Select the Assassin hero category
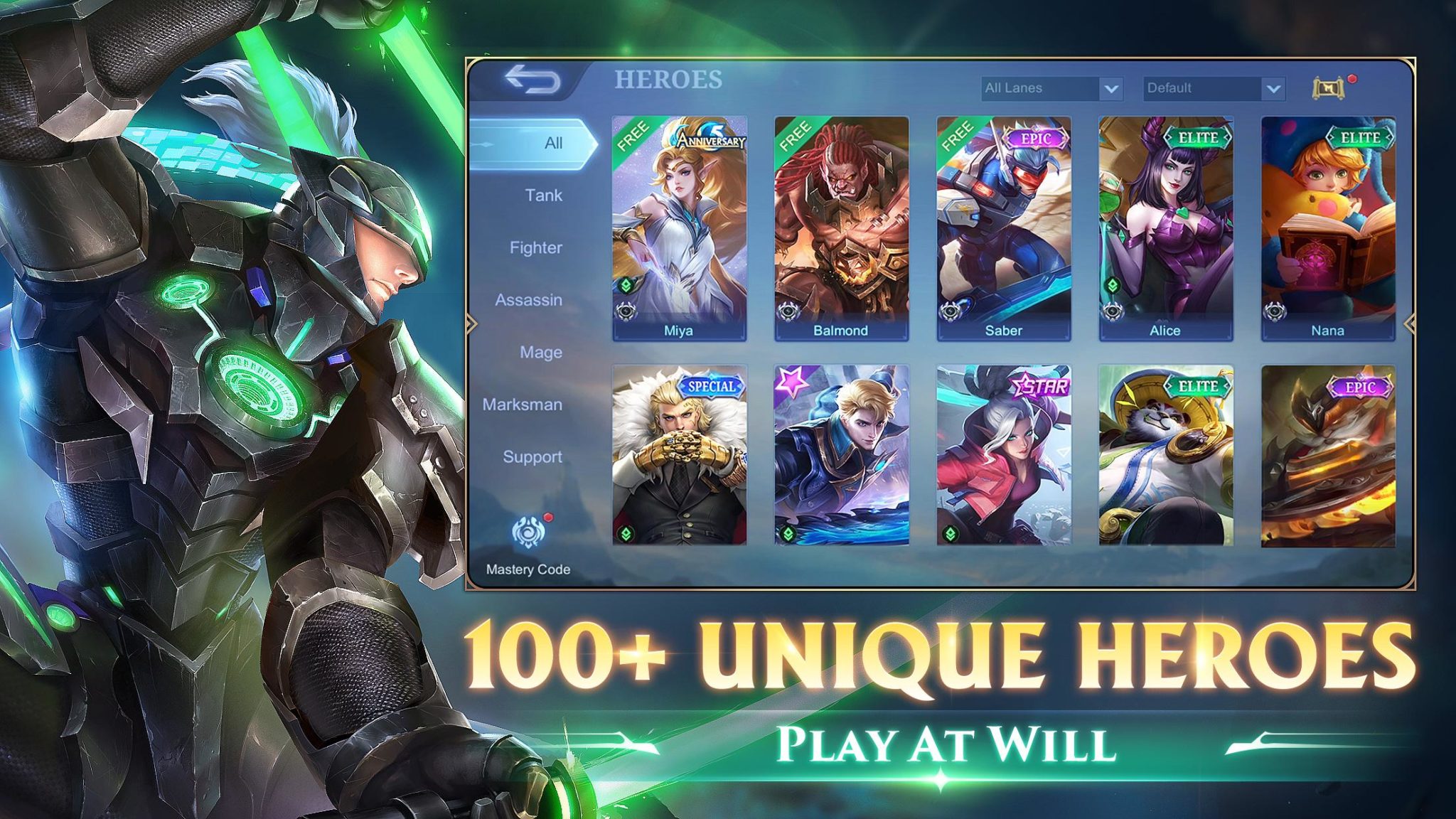The image size is (1456, 819). 528,300
